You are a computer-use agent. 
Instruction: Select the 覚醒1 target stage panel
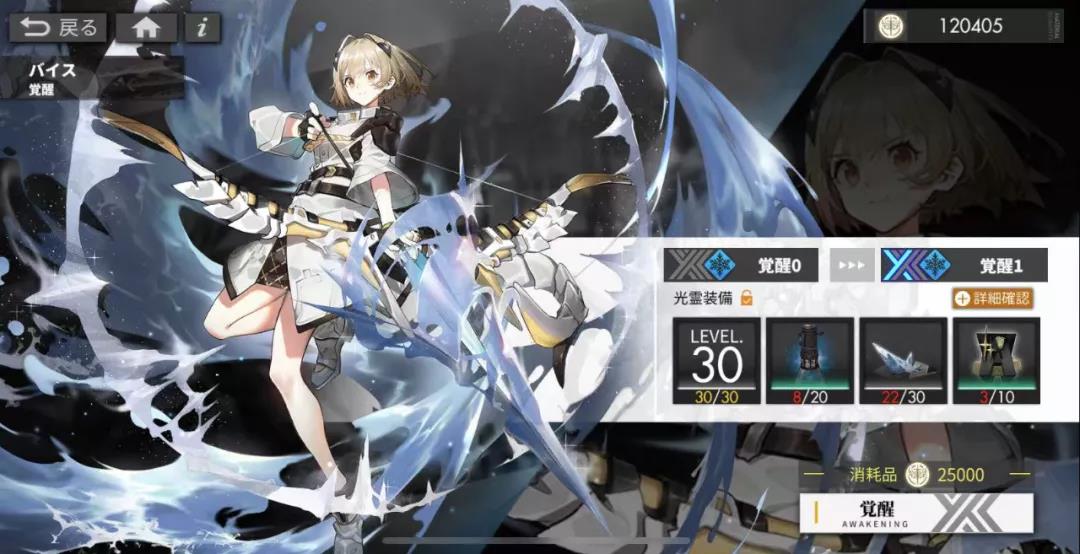(964, 265)
